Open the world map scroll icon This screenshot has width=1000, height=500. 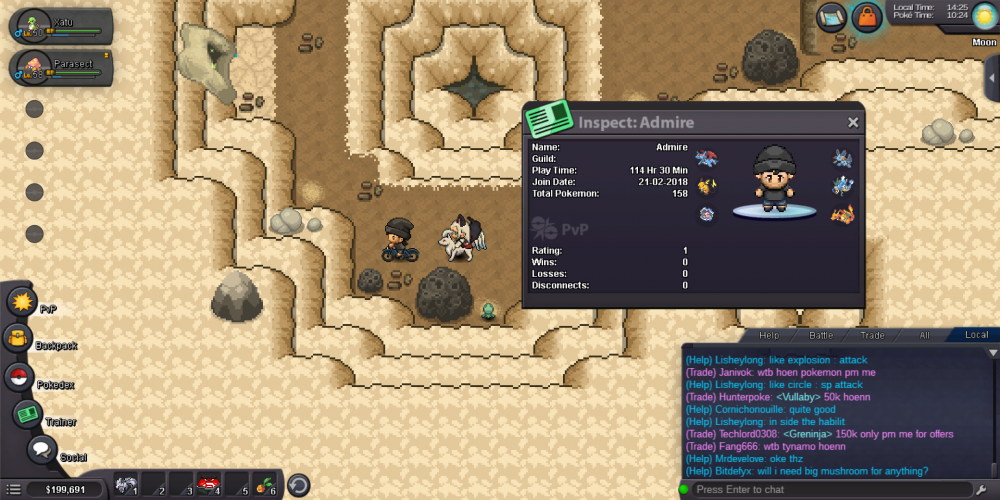(831, 15)
